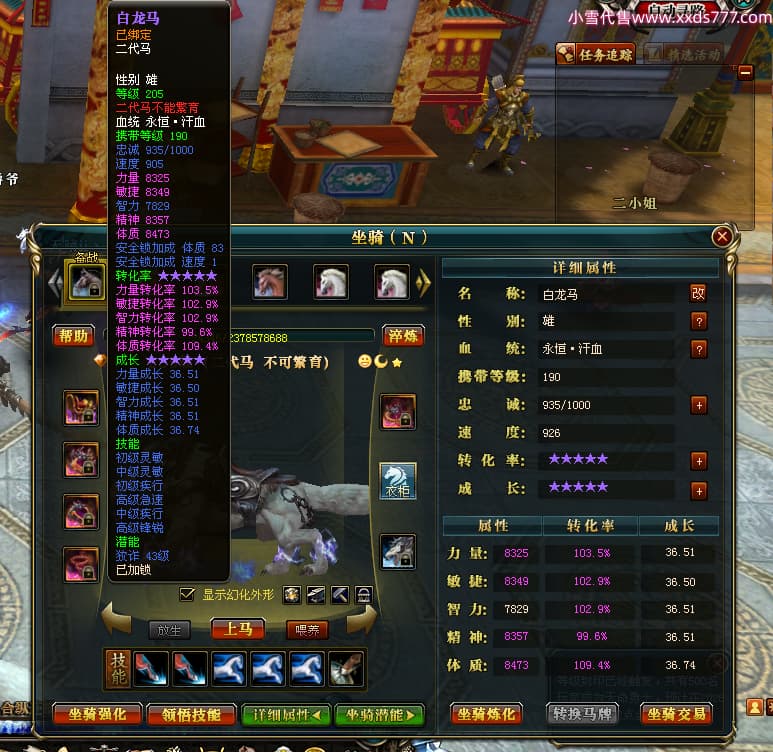
Task: Open 坐骑强化 mount enhancement
Action: (96, 714)
